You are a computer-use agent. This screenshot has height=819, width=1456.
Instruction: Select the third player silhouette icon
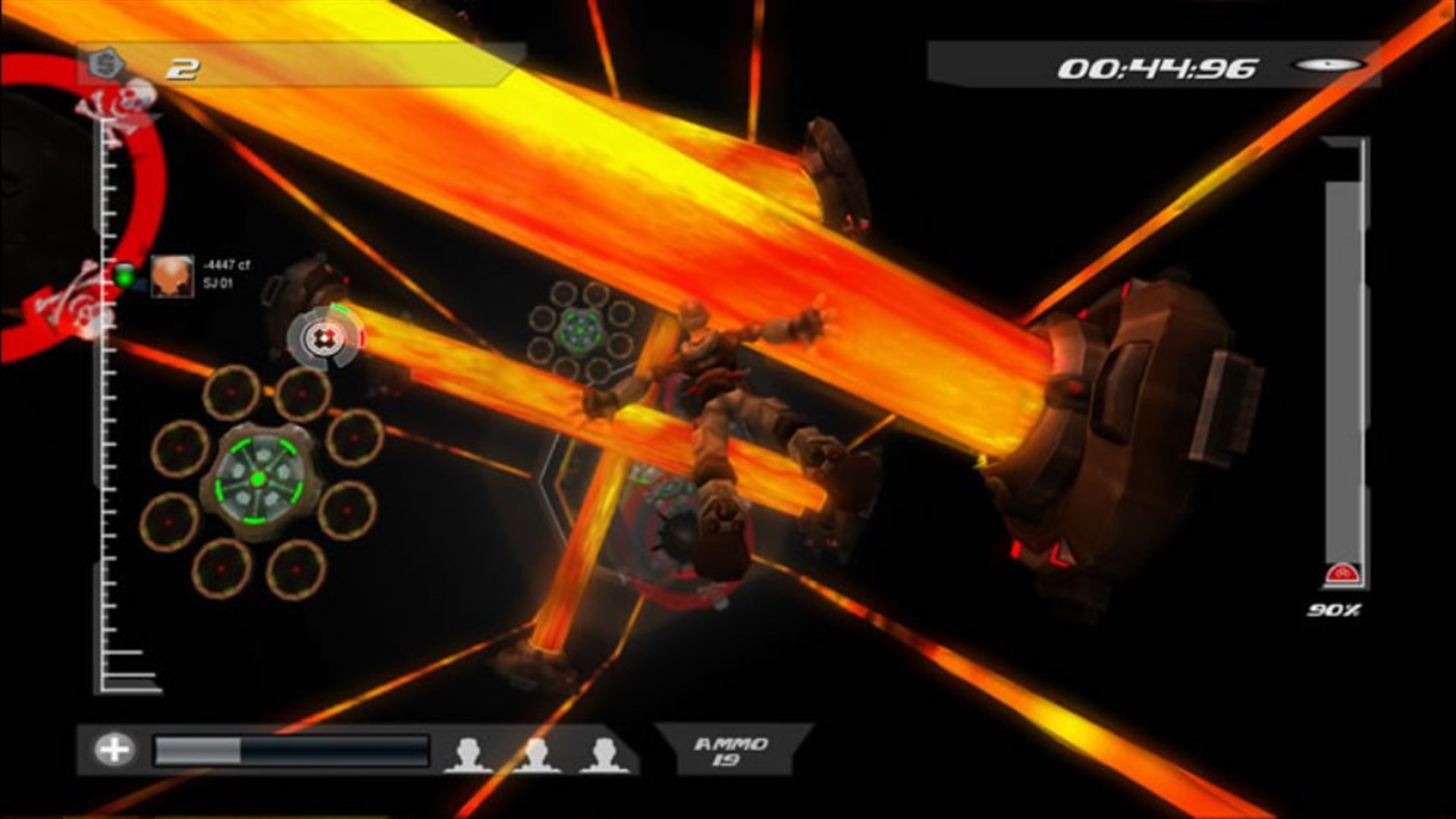[603, 749]
